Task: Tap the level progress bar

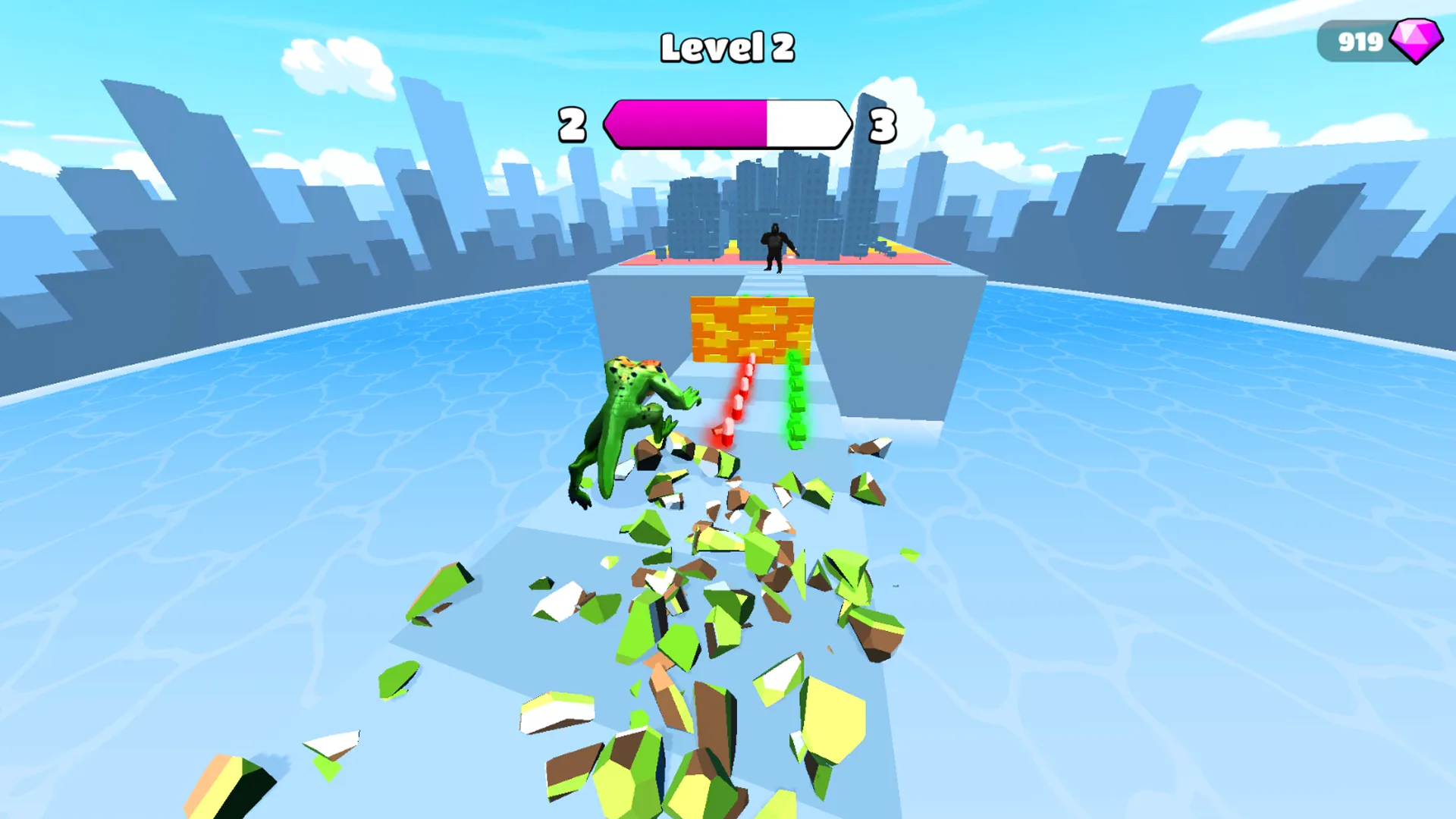Action: (728, 124)
